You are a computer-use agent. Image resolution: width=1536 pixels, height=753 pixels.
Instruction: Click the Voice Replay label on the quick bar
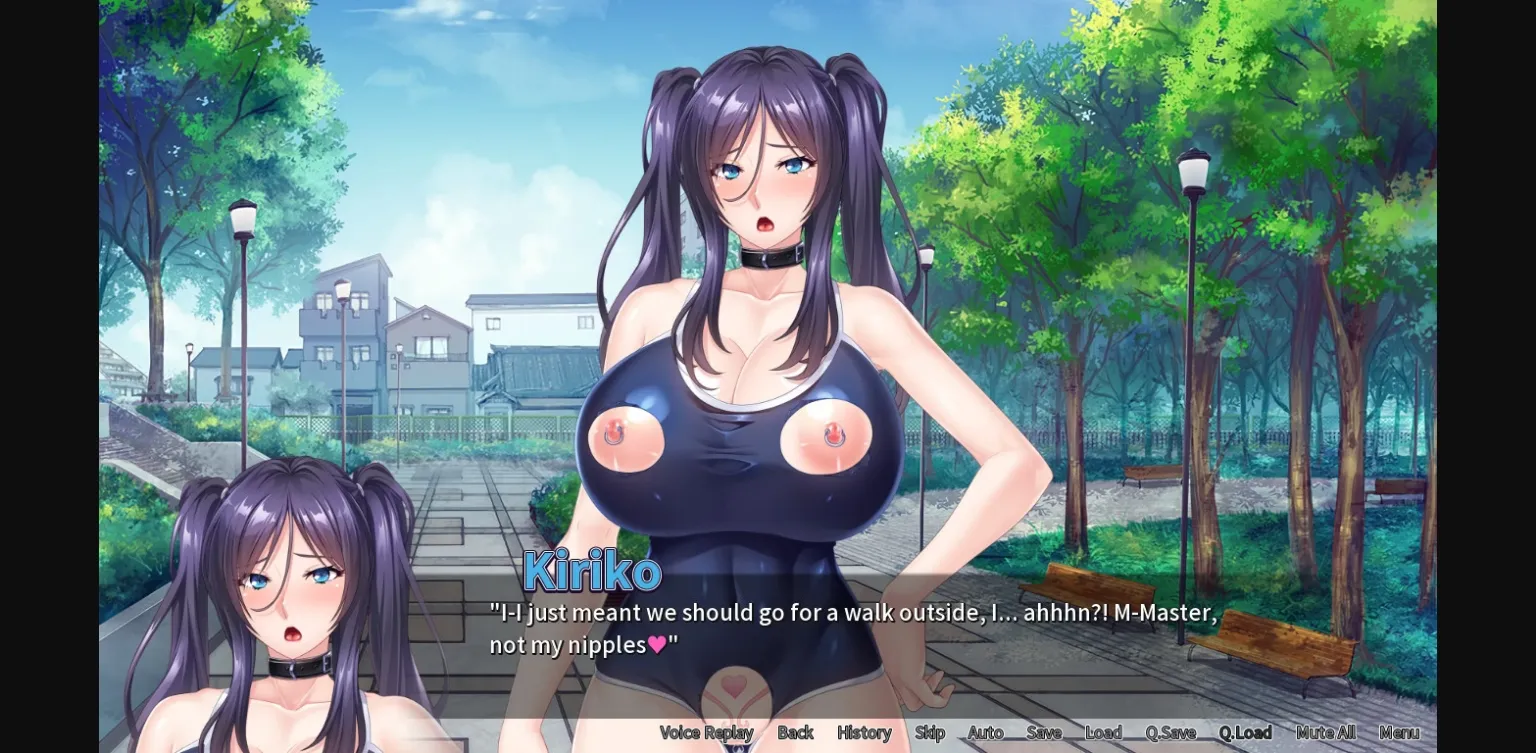(x=706, y=732)
